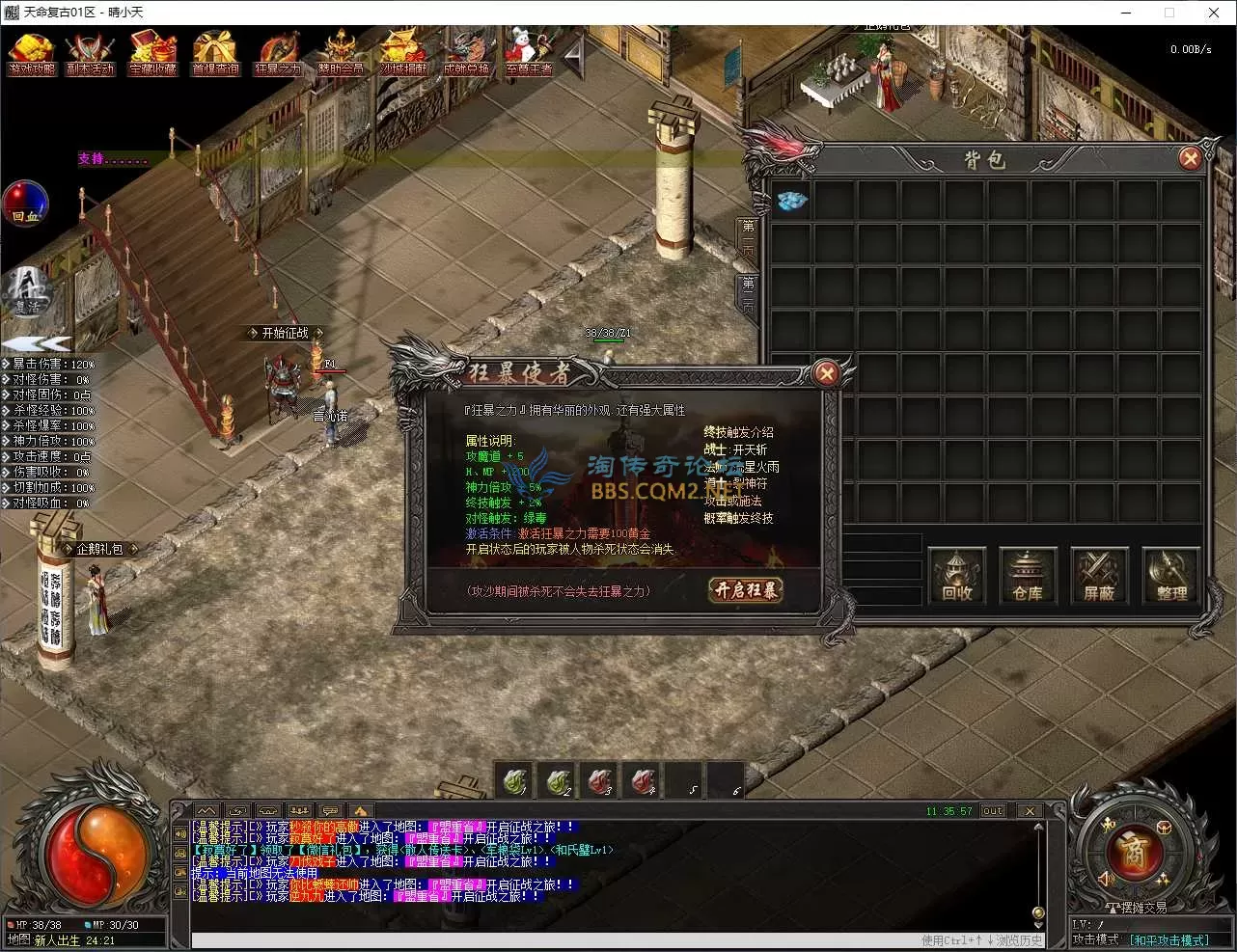Click the 屏蔽 button in the bag
The width and height of the screenshot is (1237, 952).
pyautogui.click(x=1099, y=577)
